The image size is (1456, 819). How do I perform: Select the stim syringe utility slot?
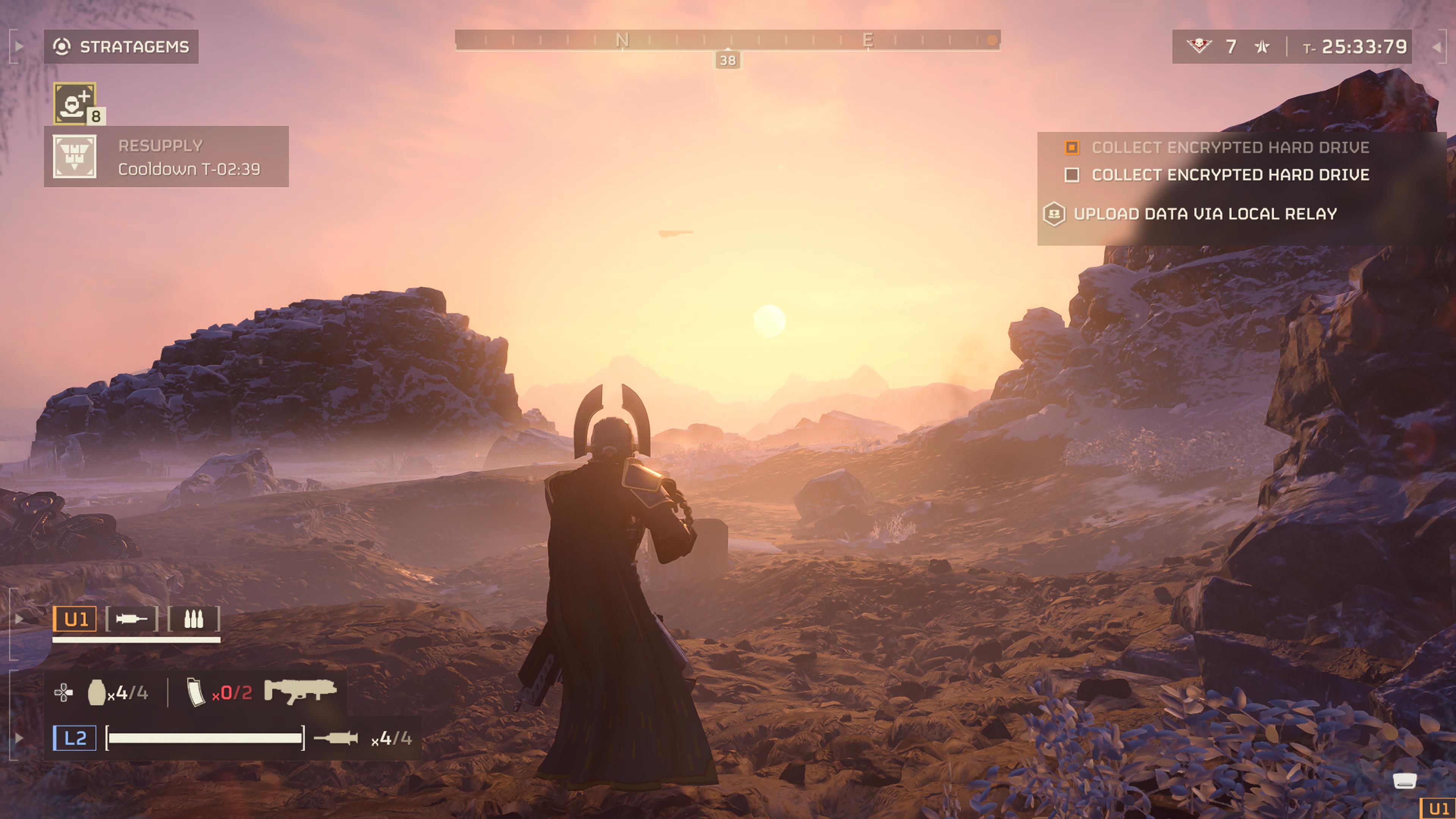[x=131, y=620]
